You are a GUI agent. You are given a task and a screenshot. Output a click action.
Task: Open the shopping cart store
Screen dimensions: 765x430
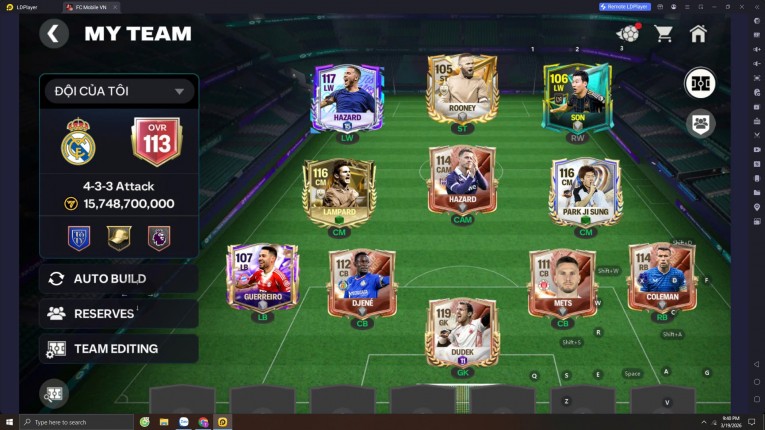[x=663, y=34]
